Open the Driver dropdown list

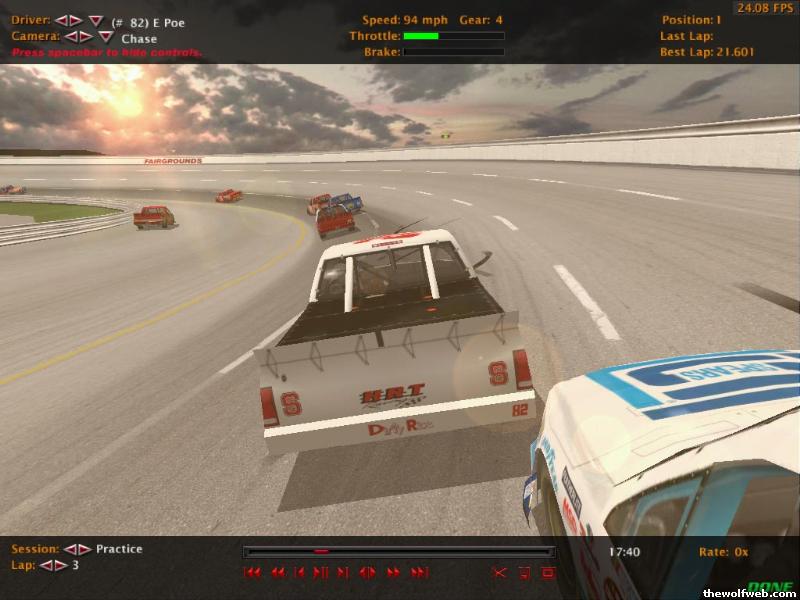click(95, 21)
